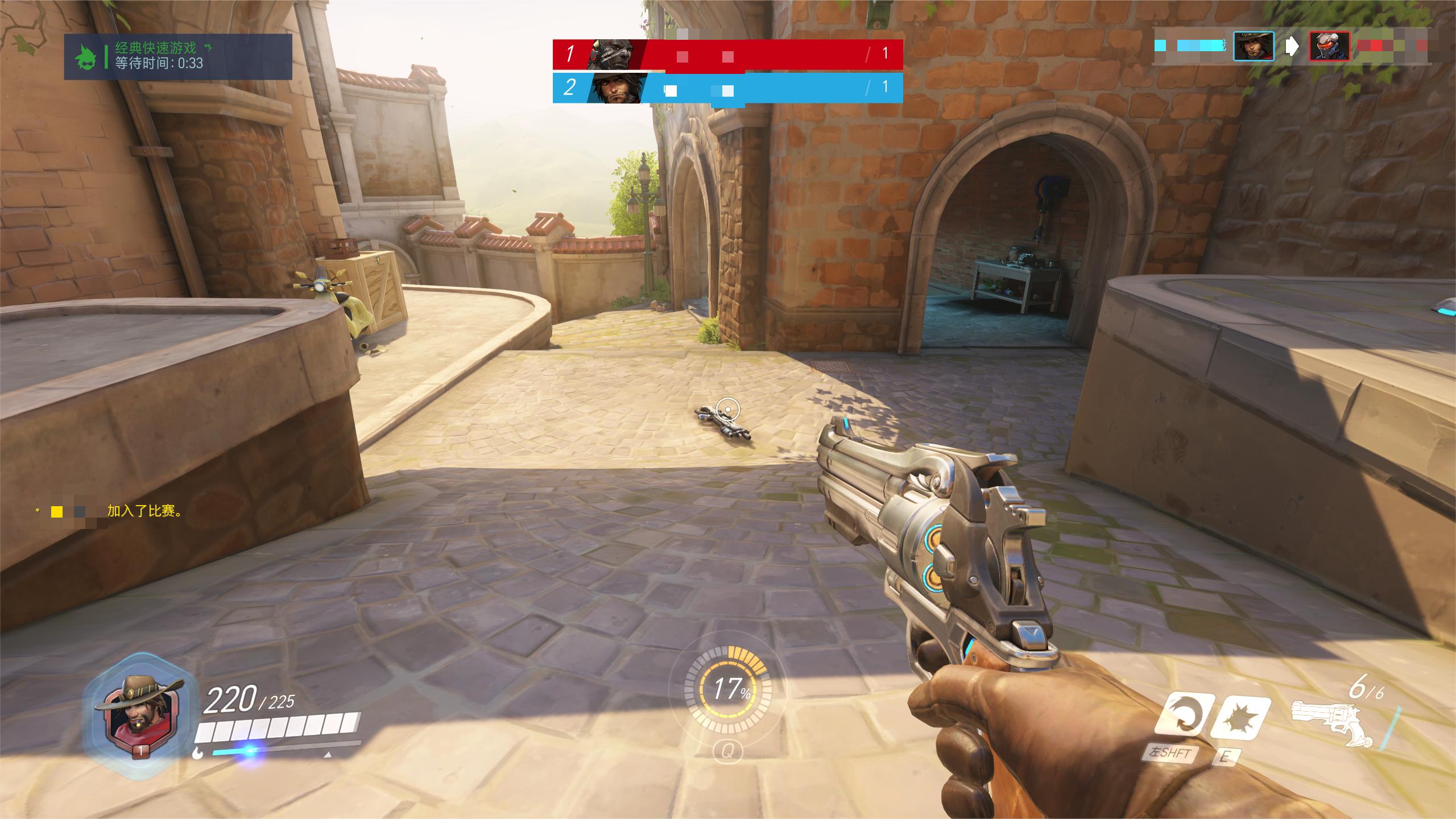Image resolution: width=1456 pixels, height=819 pixels.
Task: Click the Deadeye ultimate charge meter
Action: [x=727, y=689]
